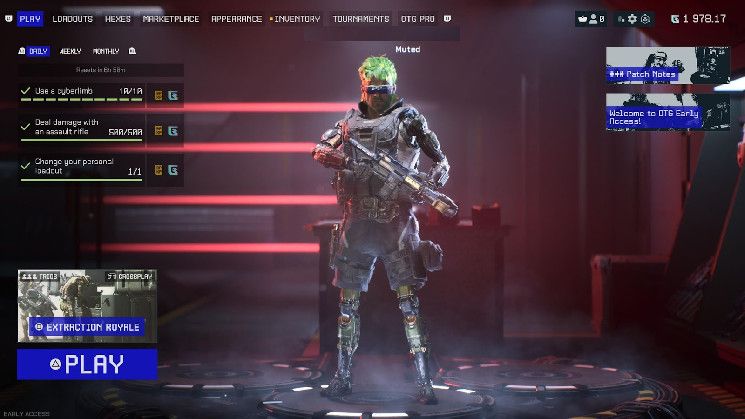Screen dimensions: 745x419
Task: Select the Appearance tab
Action: point(236,19)
